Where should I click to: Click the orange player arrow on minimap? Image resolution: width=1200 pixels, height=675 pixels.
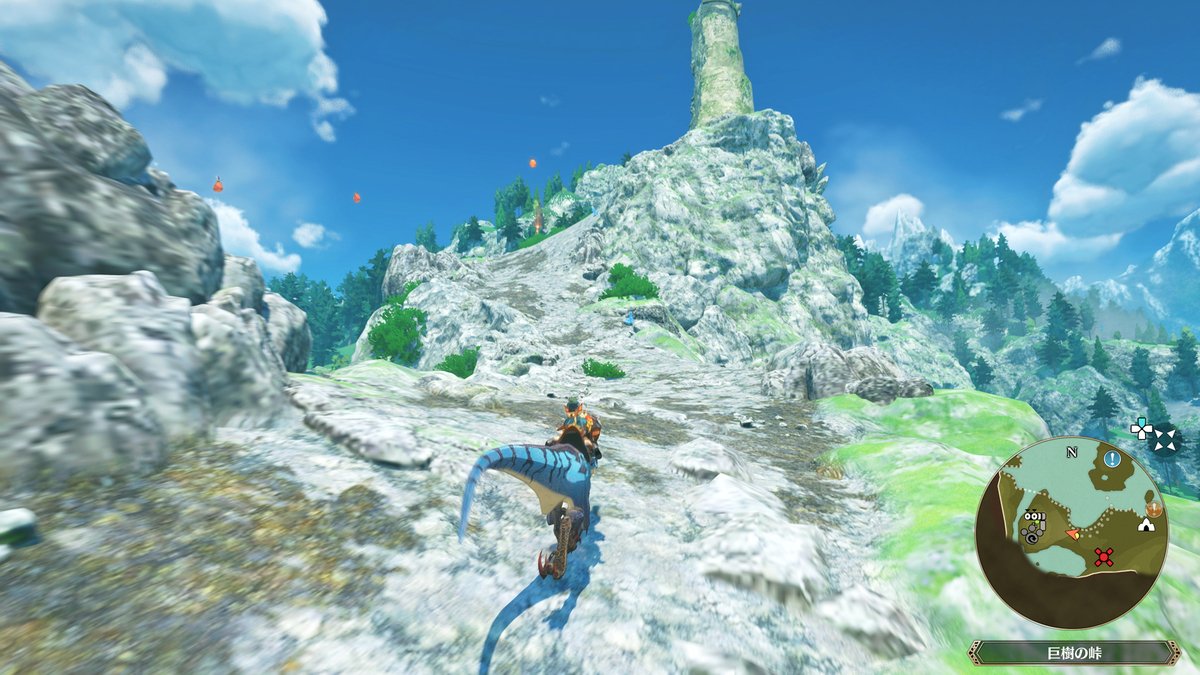pyautogui.click(x=1073, y=535)
